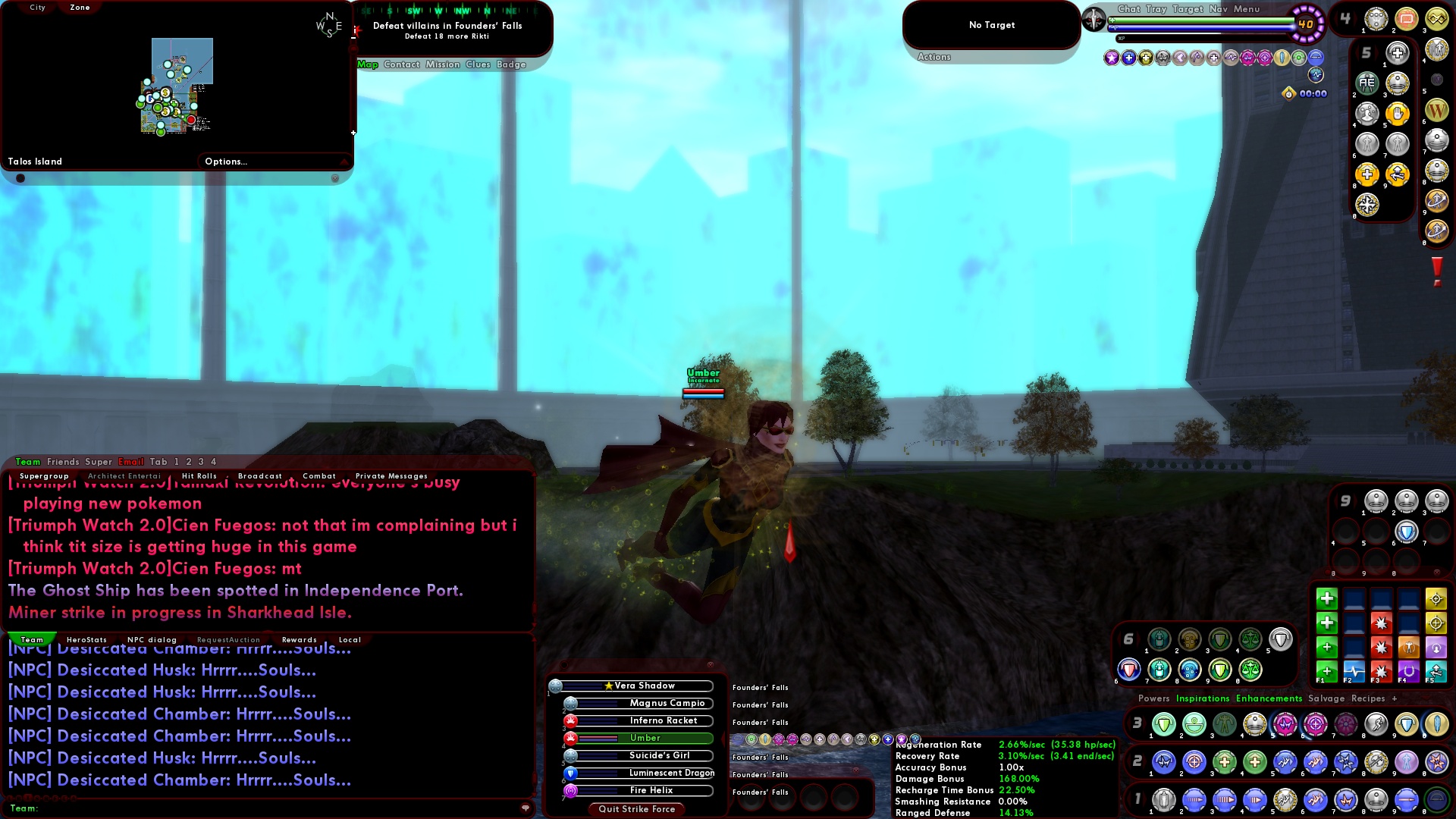The image size is (1456, 819).
Task: Switch to the Enhancements tab
Action: (x=1269, y=698)
